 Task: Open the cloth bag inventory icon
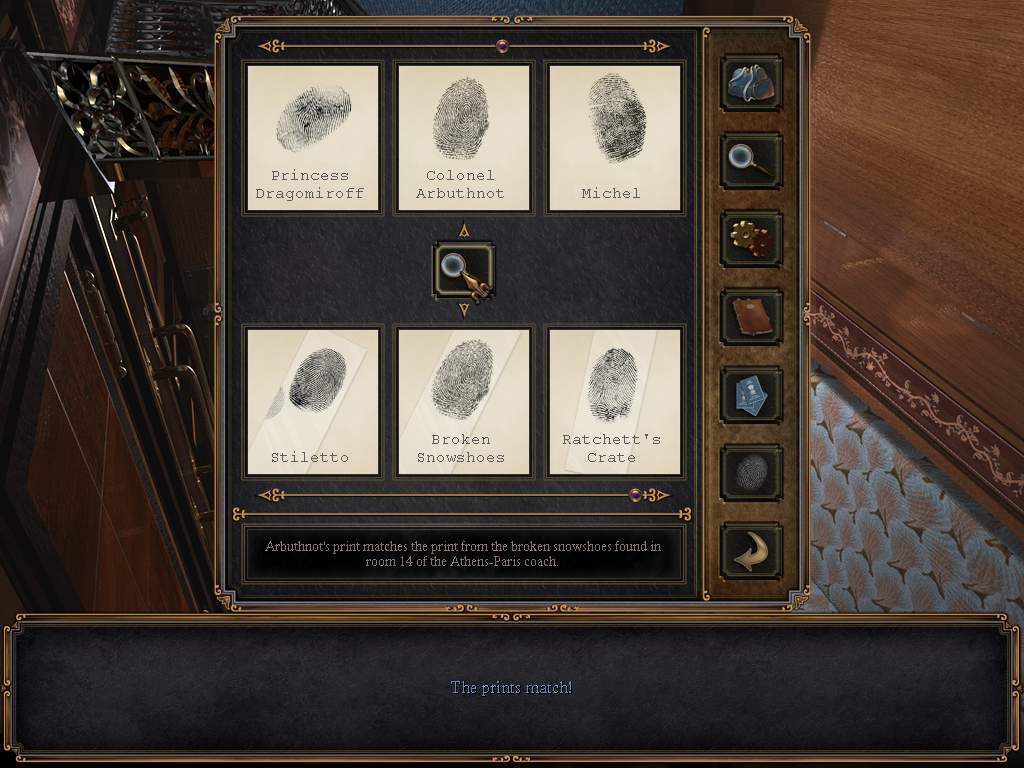click(x=751, y=83)
